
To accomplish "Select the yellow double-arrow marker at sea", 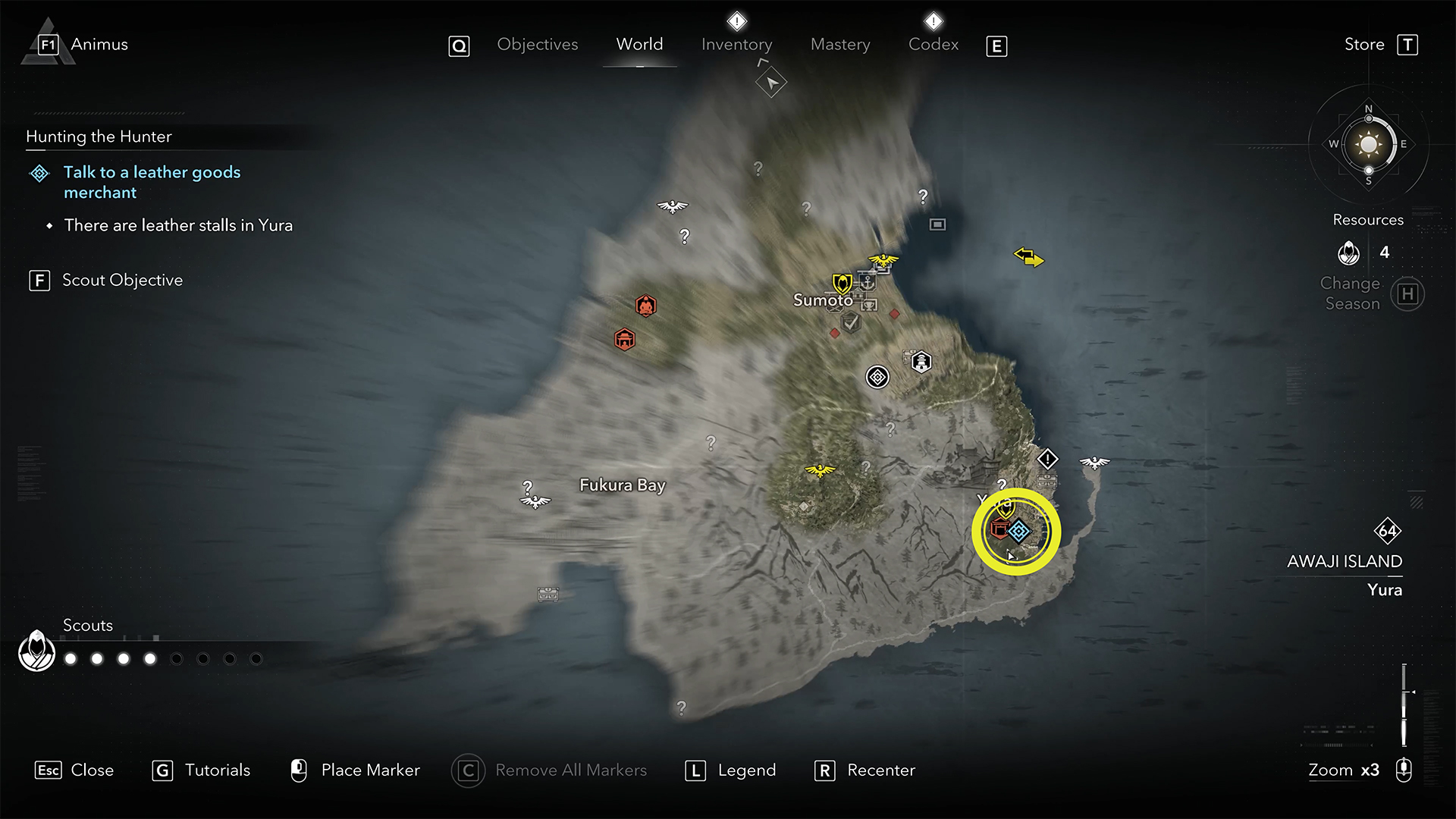I will [1028, 258].
